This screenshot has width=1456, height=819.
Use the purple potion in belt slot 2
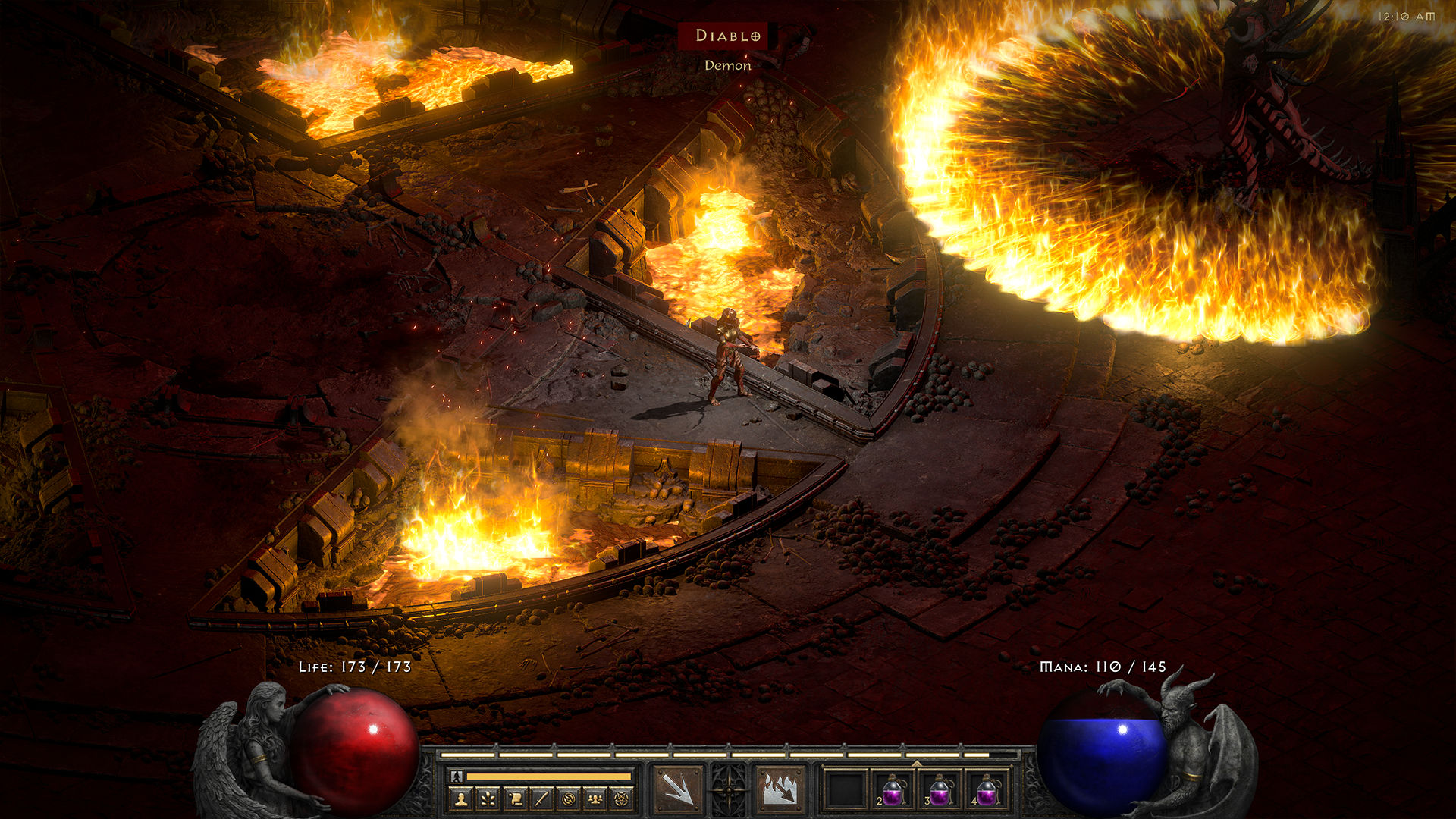point(893,790)
